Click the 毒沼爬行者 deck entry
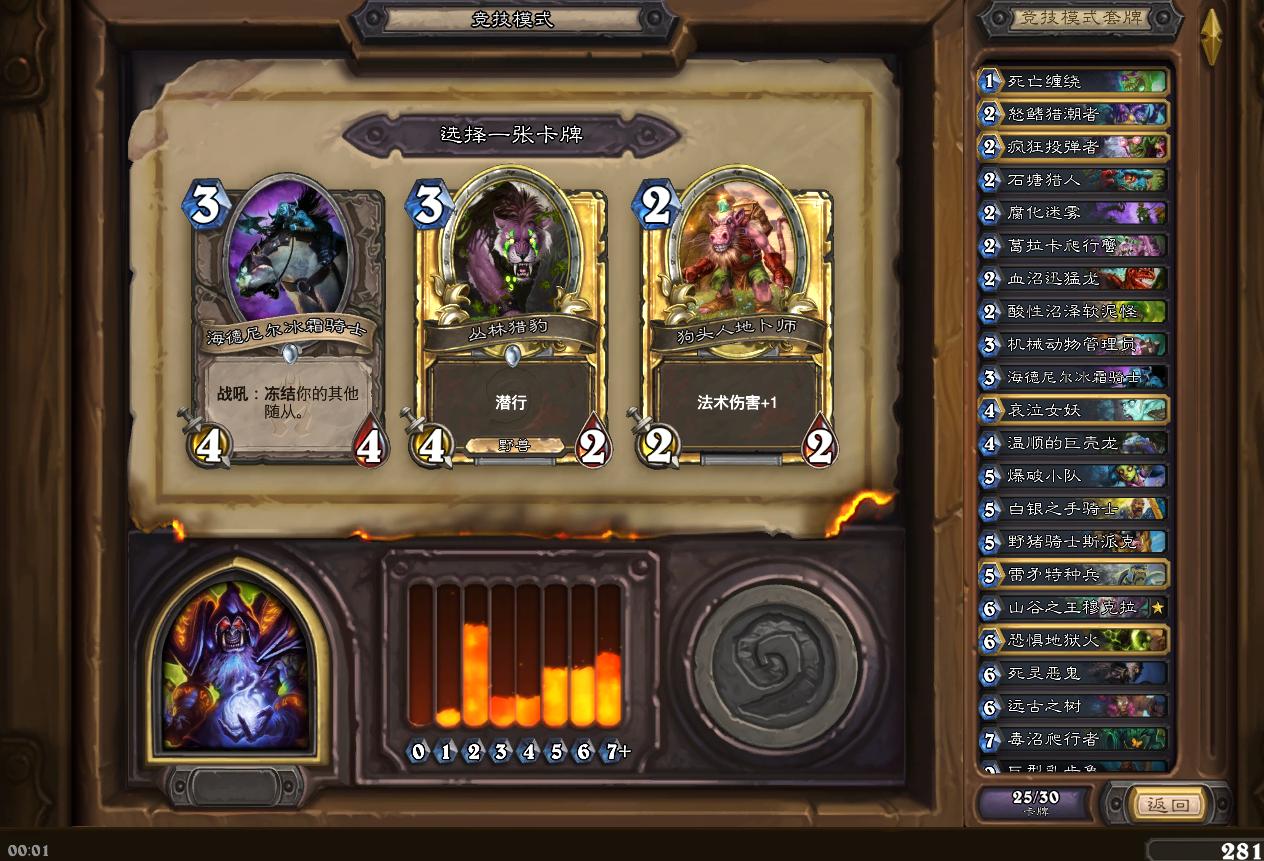This screenshot has width=1264, height=861. click(1072, 740)
